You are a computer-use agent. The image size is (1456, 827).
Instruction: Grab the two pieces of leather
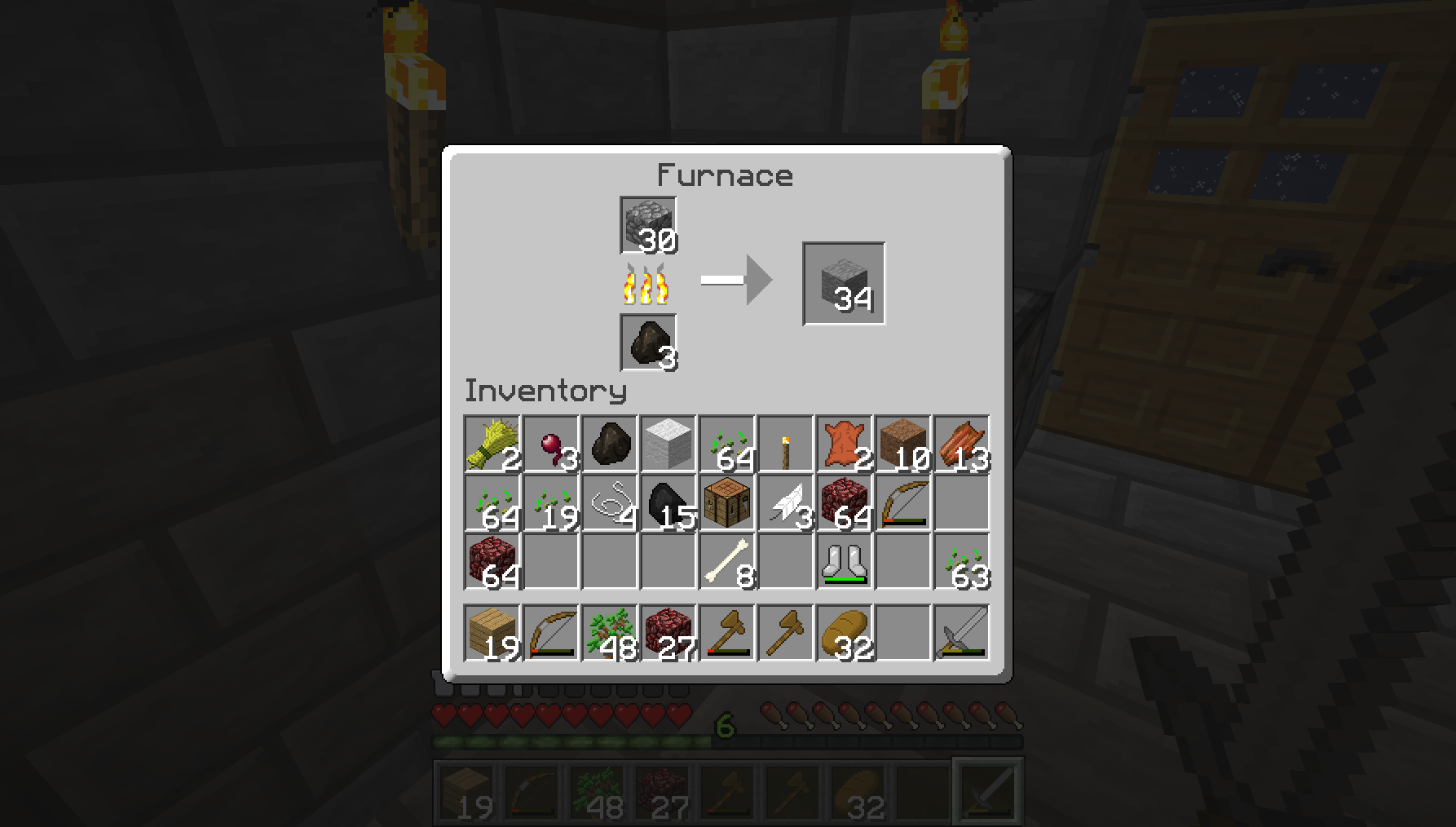click(x=845, y=444)
